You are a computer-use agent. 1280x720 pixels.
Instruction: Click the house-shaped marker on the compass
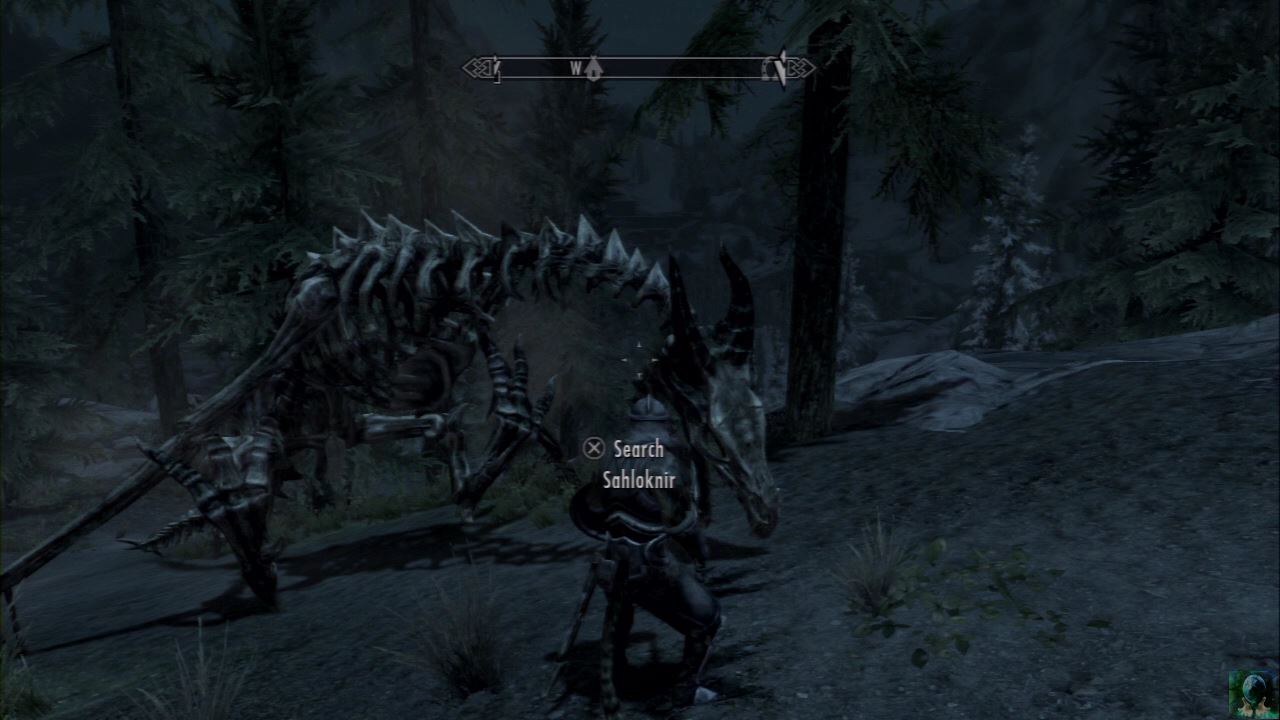coord(594,71)
